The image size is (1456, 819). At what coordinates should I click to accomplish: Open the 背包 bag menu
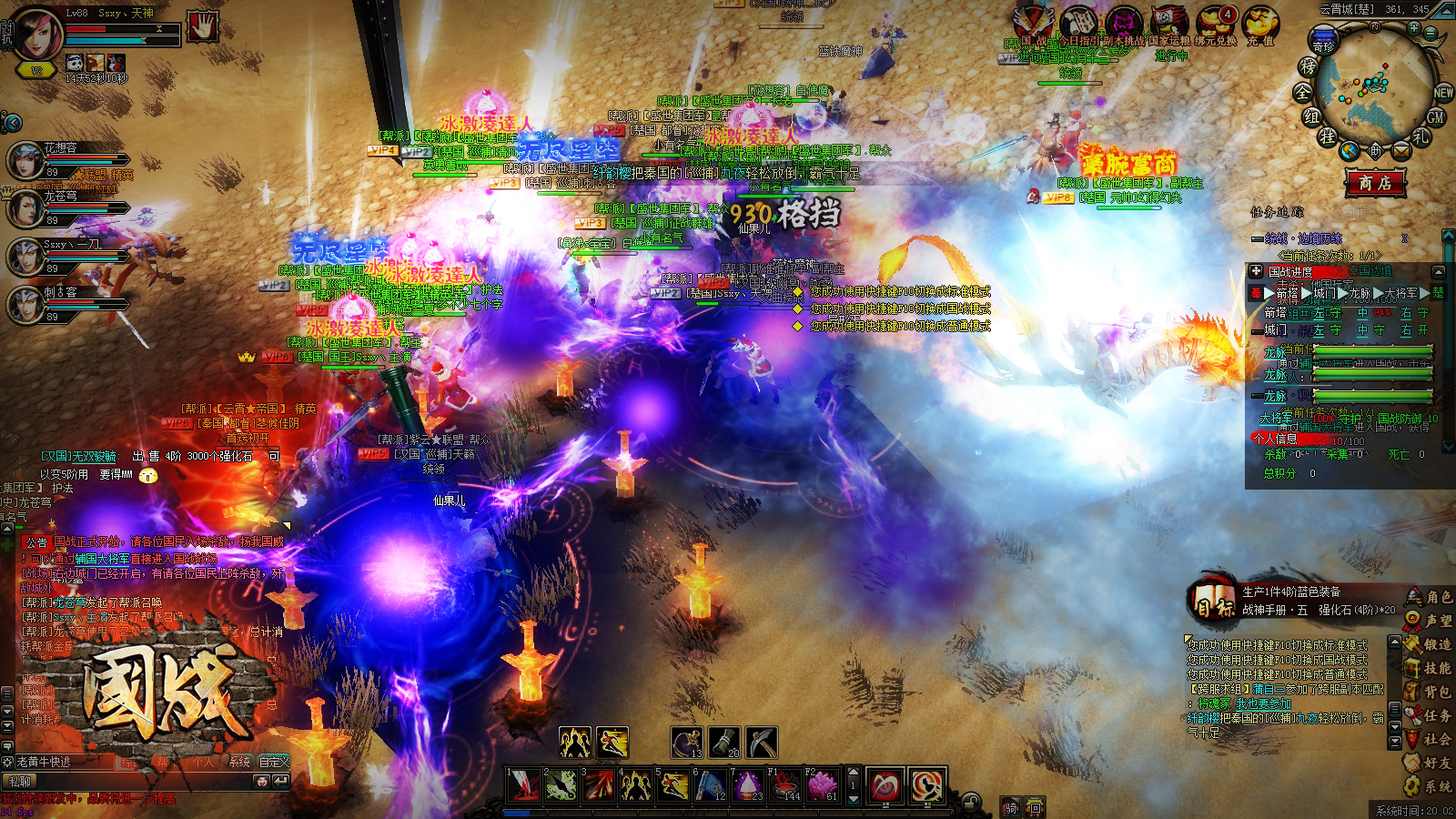(1429, 692)
